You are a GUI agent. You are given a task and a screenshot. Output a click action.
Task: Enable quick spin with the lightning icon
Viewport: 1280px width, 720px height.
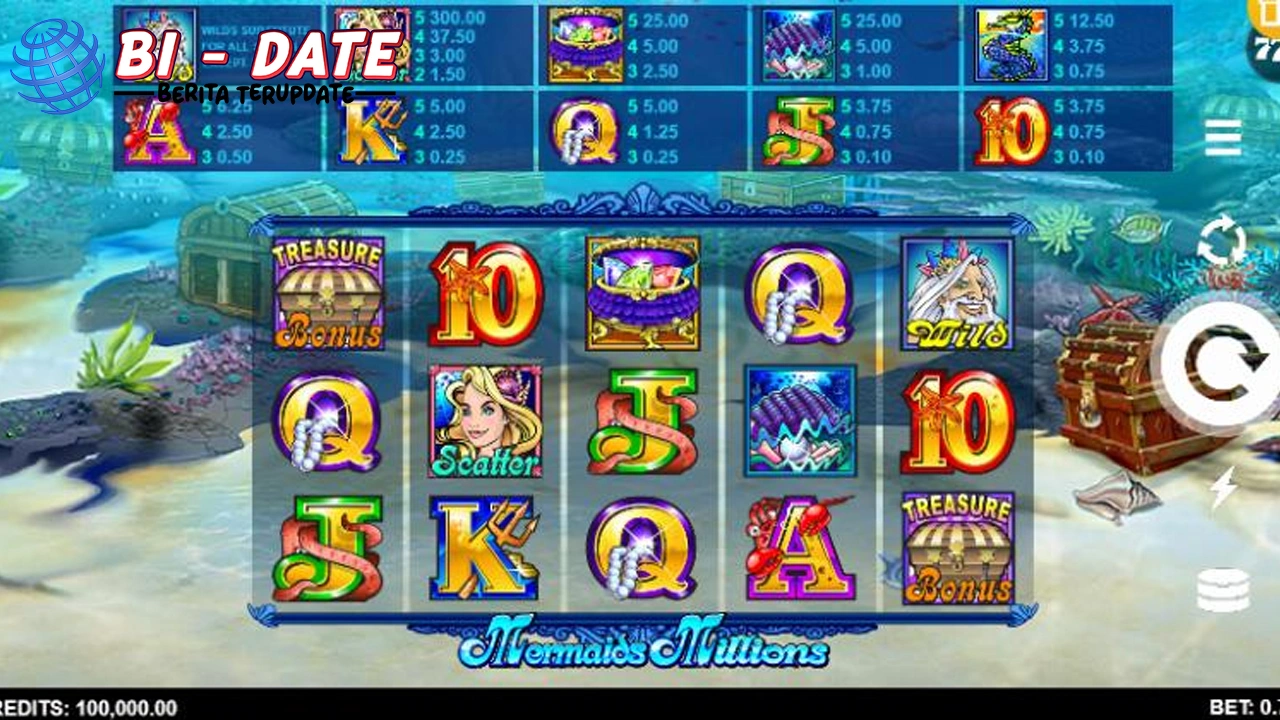1224,487
